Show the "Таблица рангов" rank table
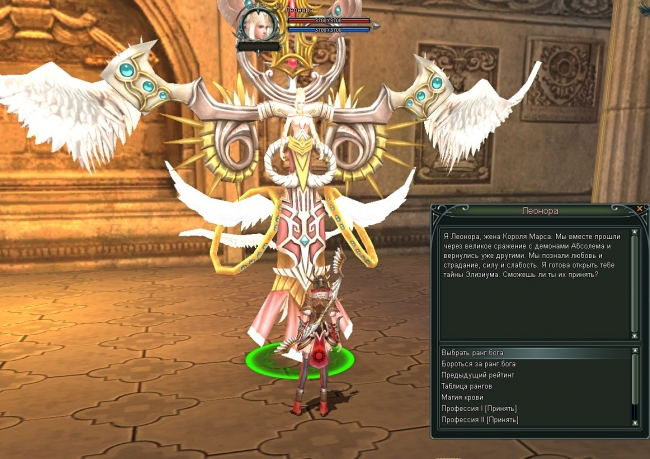 (x=468, y=386)
